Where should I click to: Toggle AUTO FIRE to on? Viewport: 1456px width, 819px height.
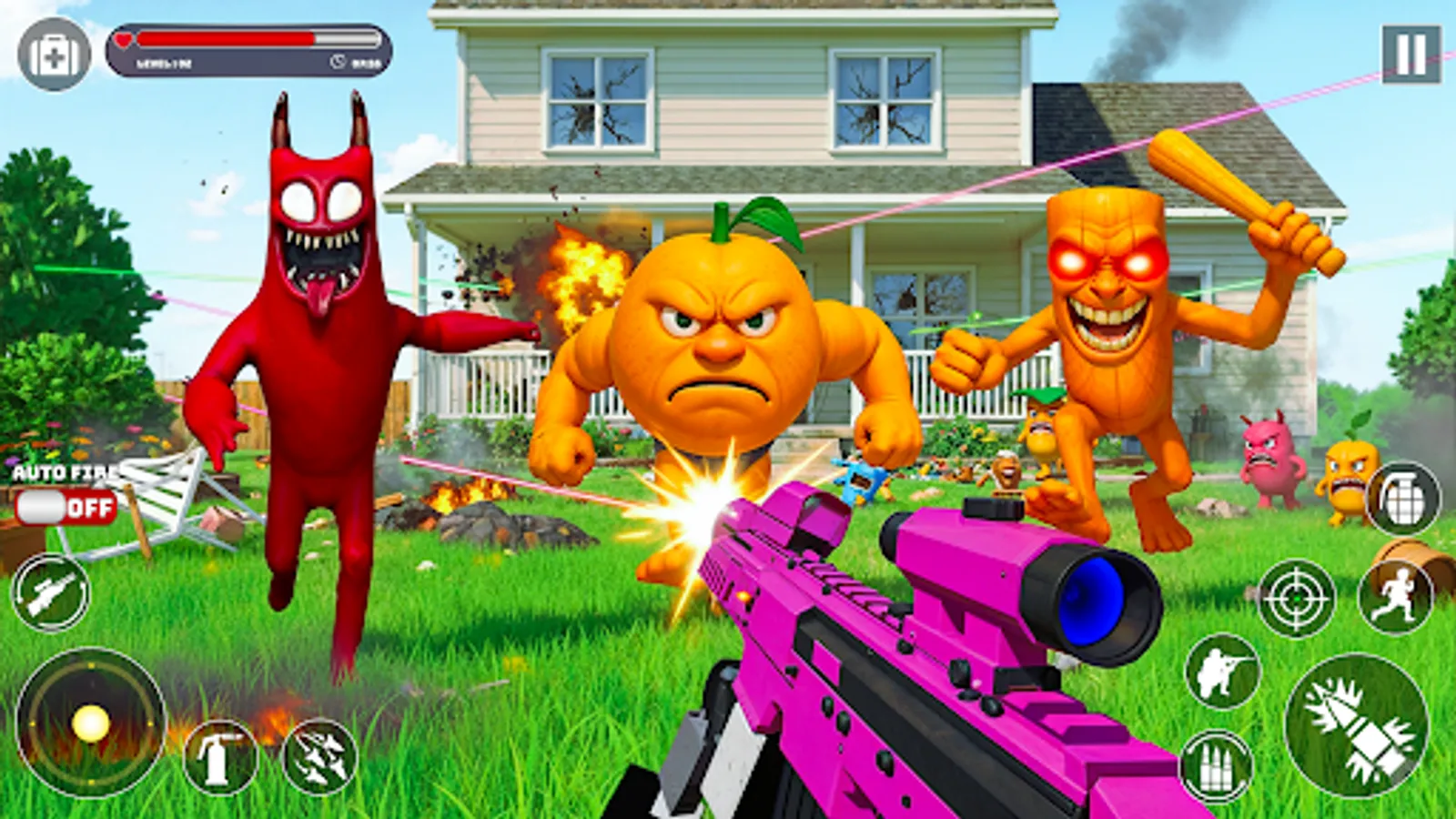click(x=64, y=506)
